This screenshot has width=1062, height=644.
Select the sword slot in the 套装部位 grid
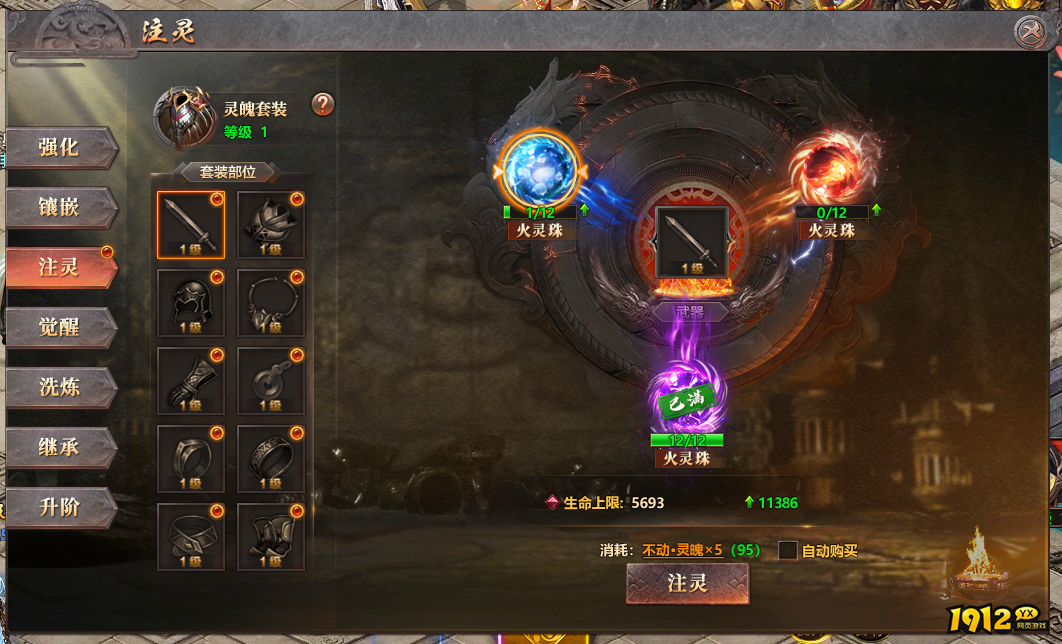point(191,225)
